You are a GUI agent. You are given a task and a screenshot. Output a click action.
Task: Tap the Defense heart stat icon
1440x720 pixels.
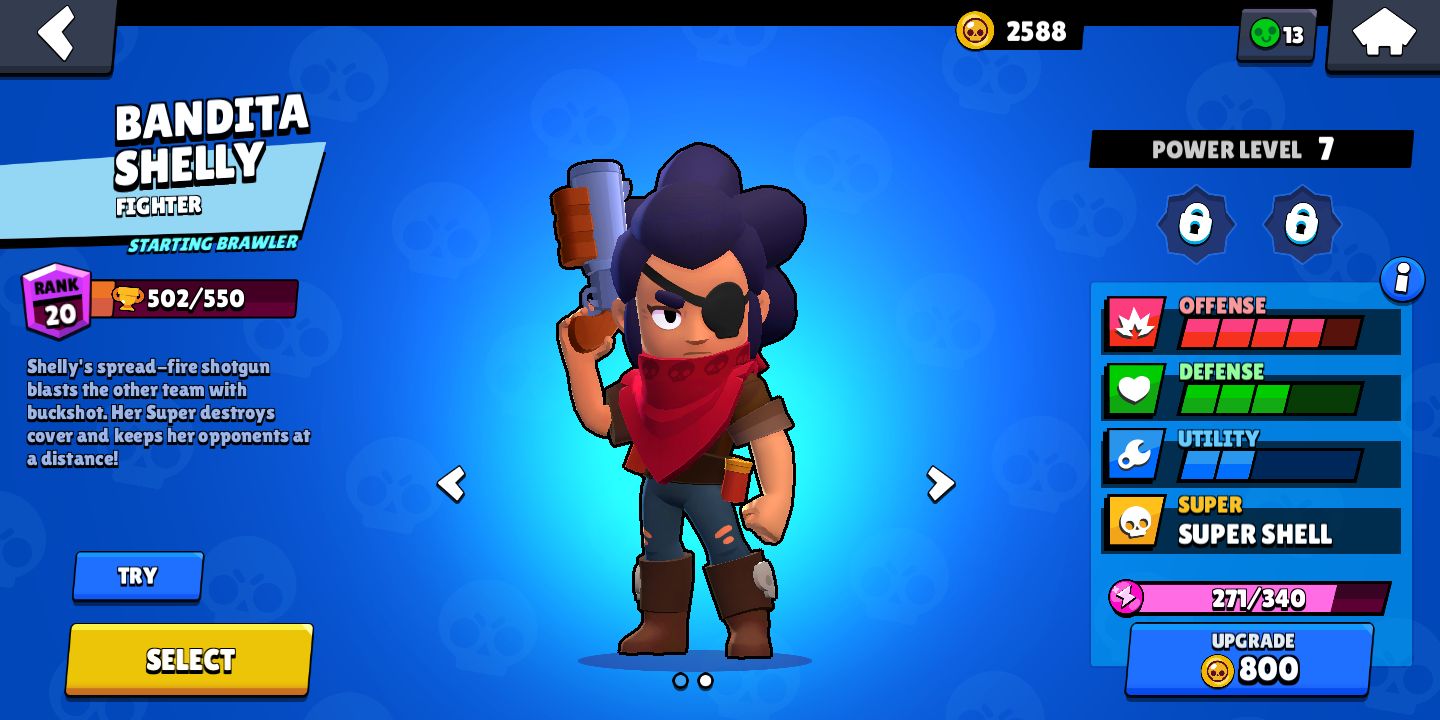[1133, 389]
